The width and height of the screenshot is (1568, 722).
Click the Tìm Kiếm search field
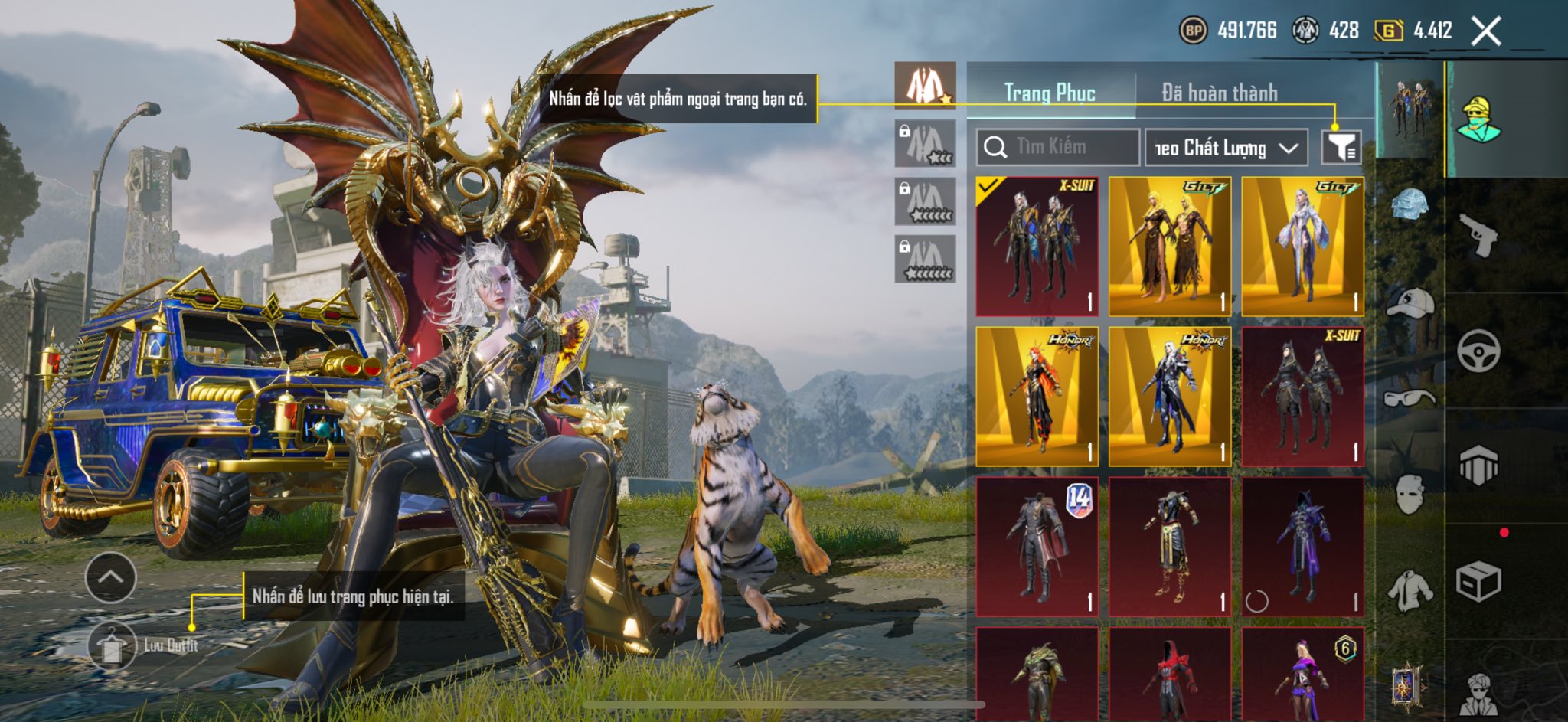[x=1058, y=147]
